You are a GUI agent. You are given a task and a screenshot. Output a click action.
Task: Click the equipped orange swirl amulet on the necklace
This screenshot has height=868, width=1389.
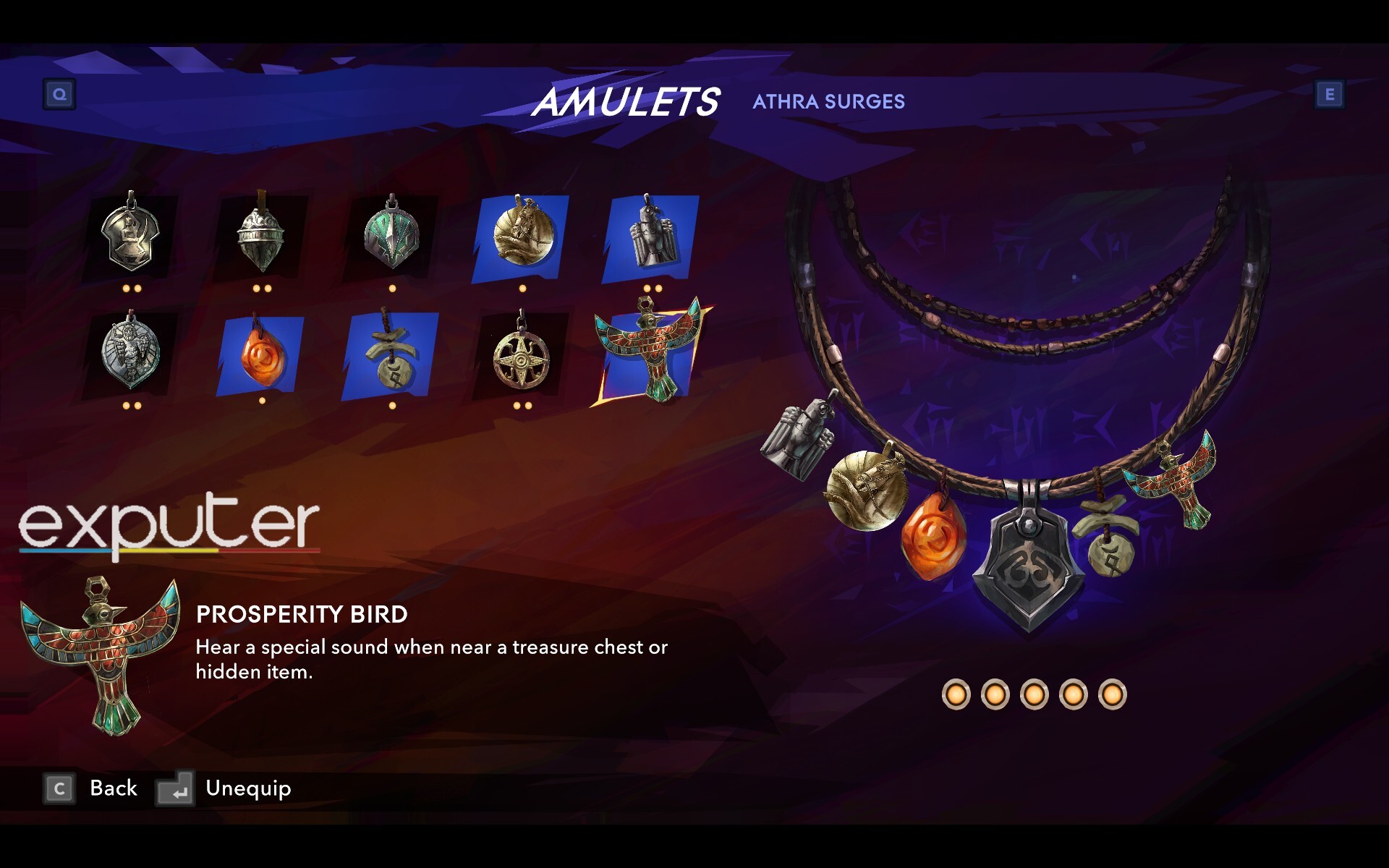pyautogui.click(x=935, y=535)
